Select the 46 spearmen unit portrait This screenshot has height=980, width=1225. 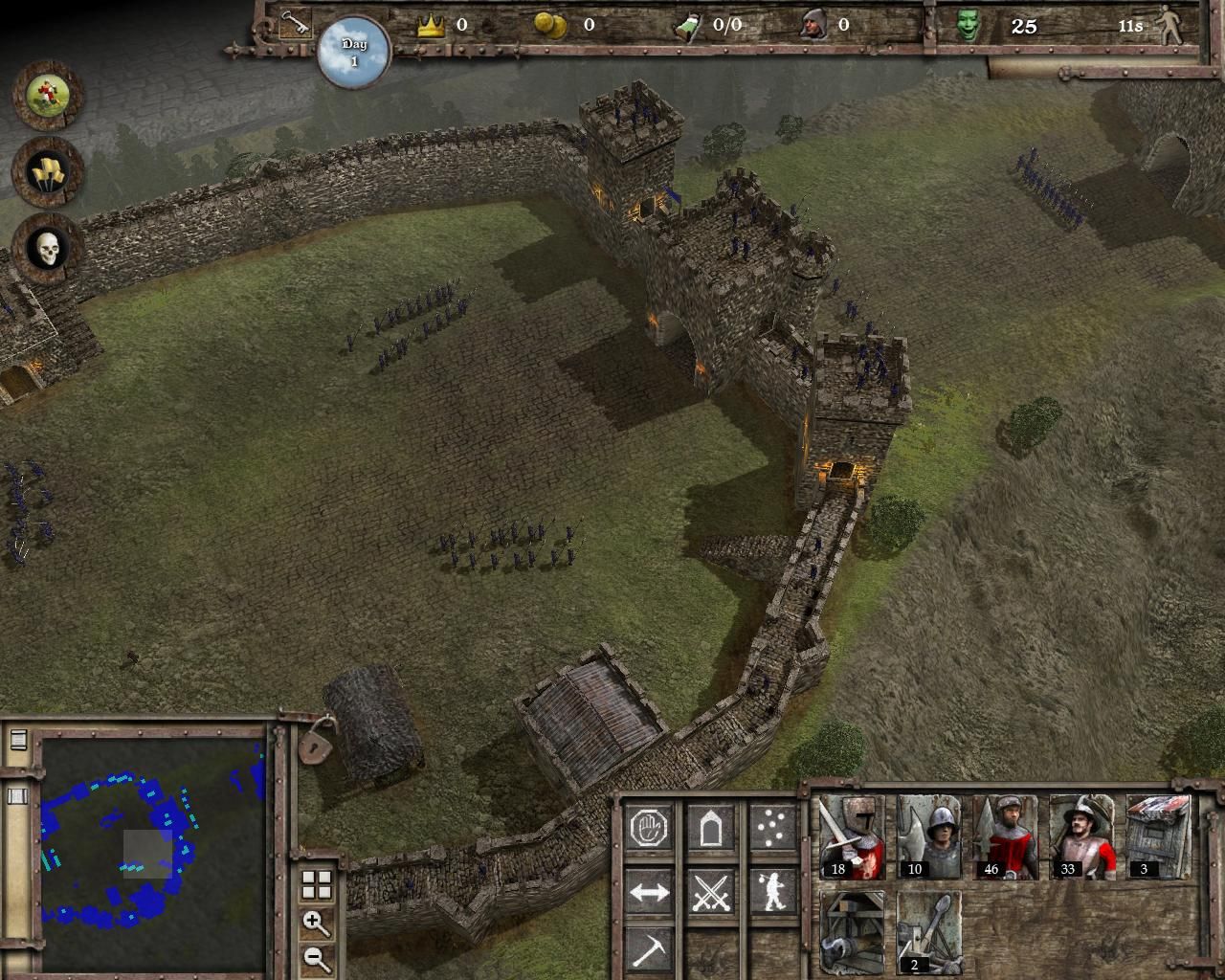(x=1005, y=836)
